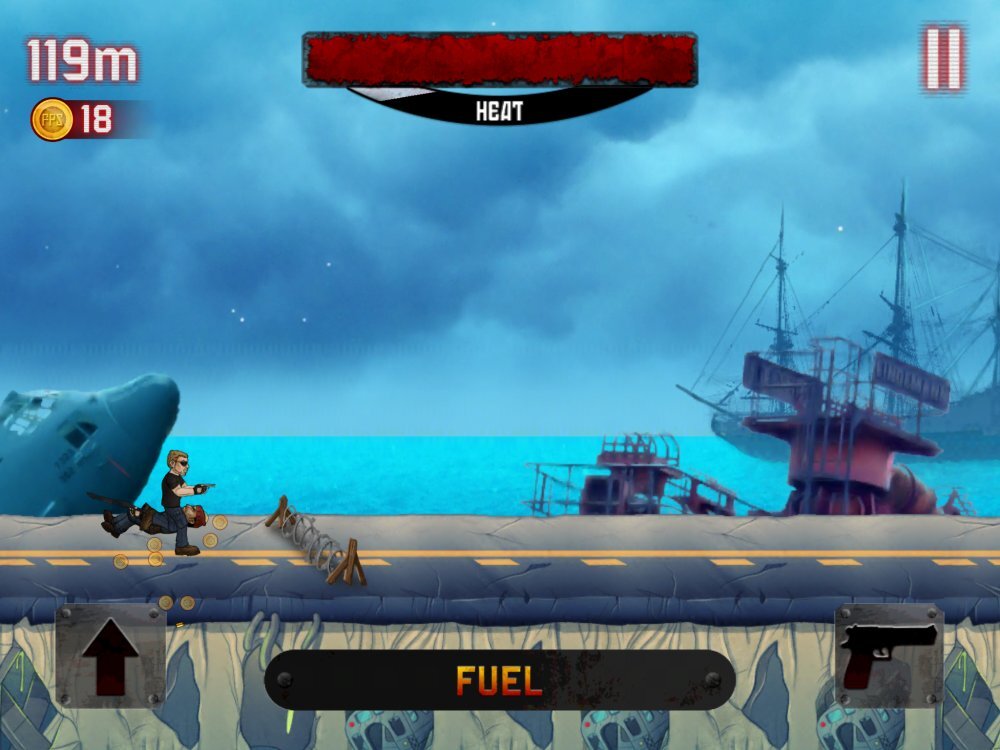Pause the game
Image resolution: width=1000 pixels, height=750 pixels.
point(943,58)
